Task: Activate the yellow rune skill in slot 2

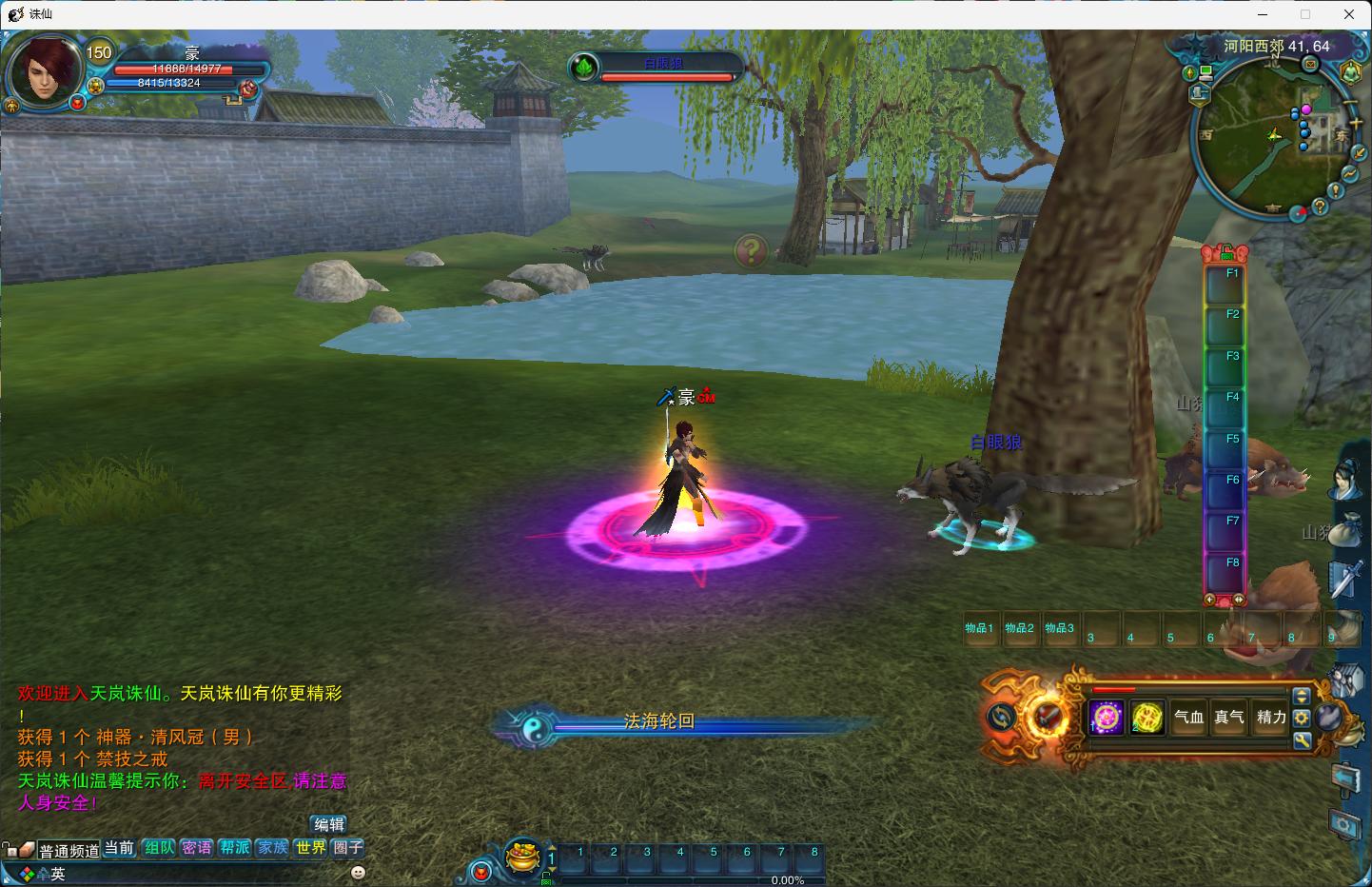Action: pyautogui.click(x=1148, y=717)
